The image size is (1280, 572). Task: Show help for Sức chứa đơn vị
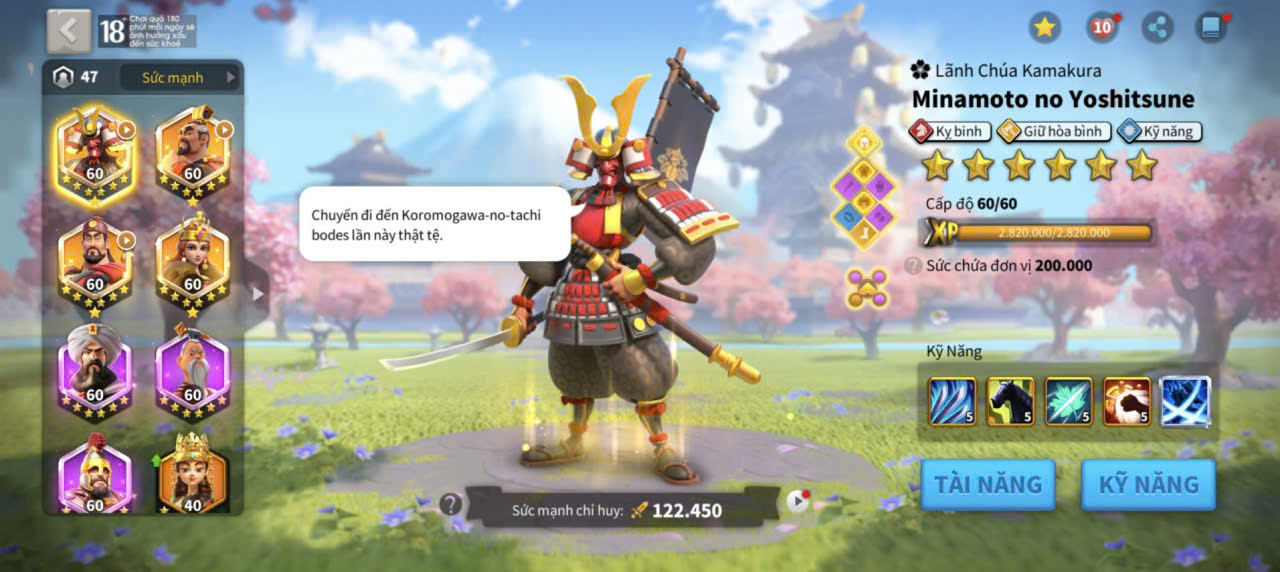(913, 266)
